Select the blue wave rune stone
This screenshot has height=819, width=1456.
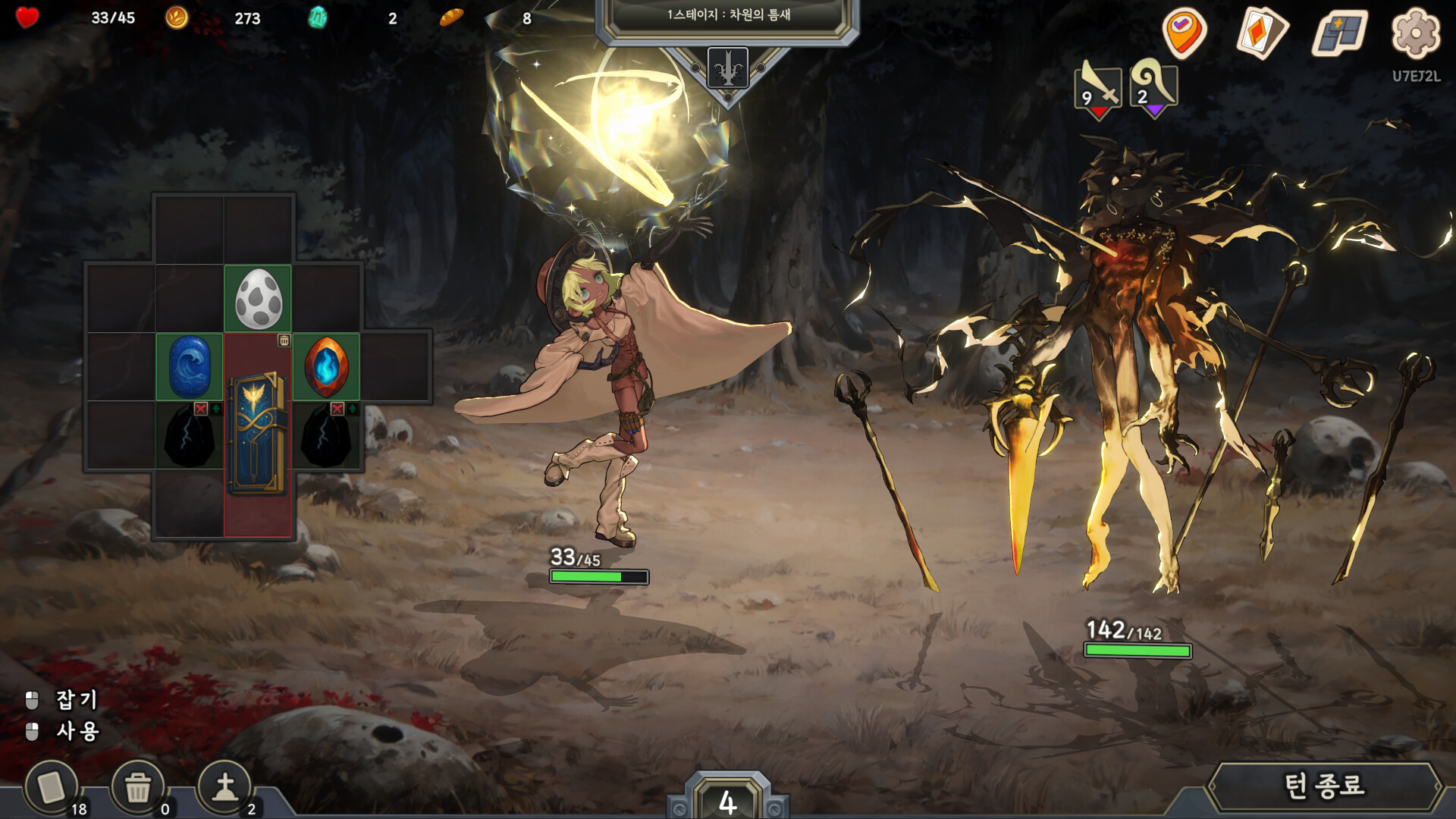click(x=190, y=367)
